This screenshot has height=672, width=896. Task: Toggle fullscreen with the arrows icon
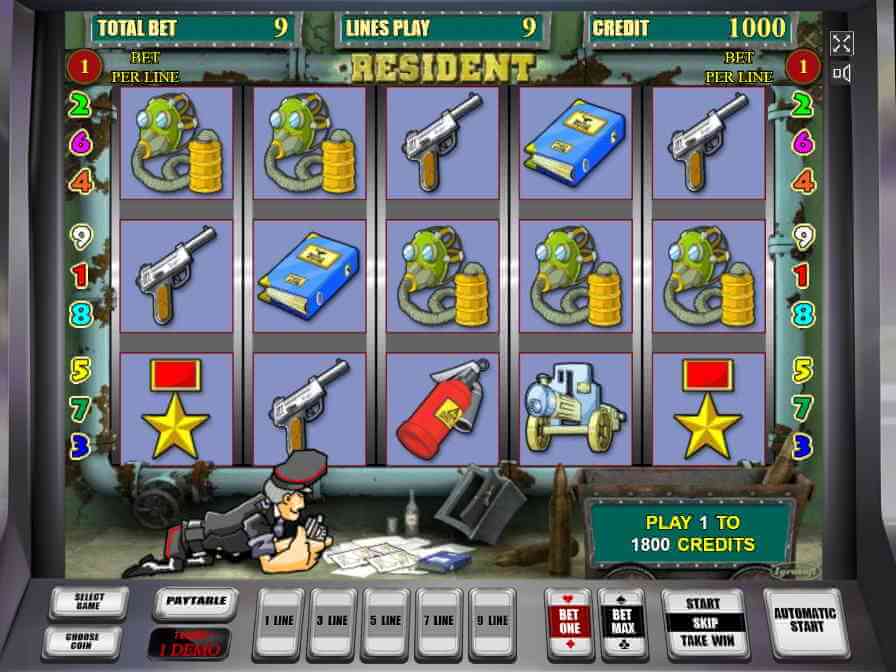tap(841, 43)
